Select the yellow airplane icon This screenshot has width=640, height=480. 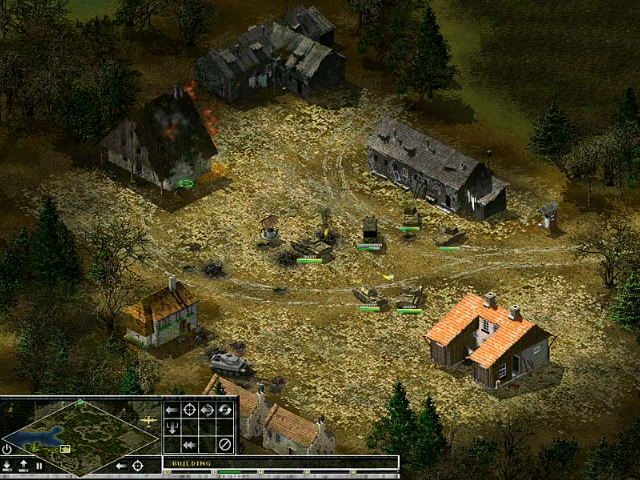[150, 421]
